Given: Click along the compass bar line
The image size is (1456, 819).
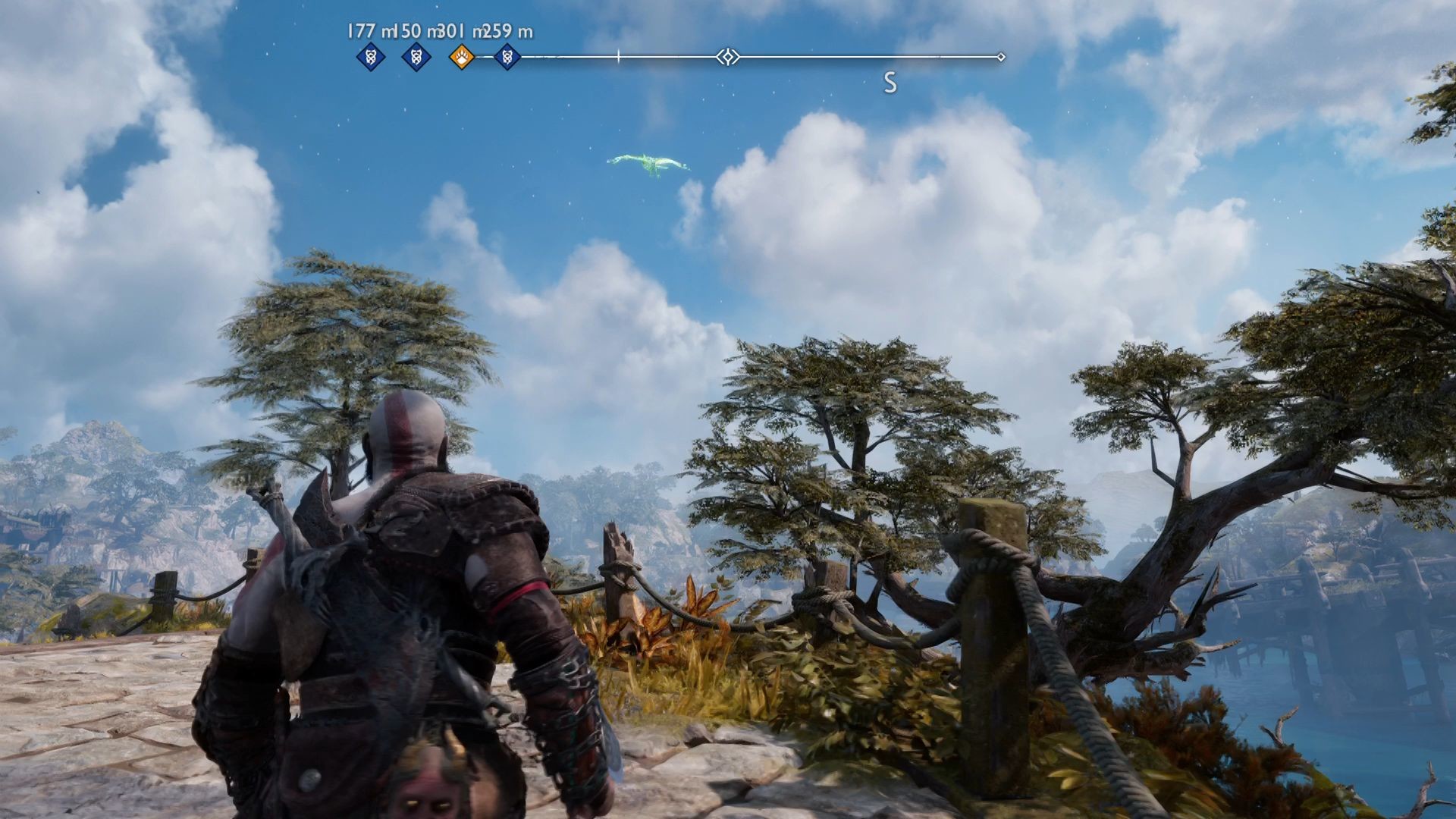Looking at the screenshot, I should [x=834, y=55].
